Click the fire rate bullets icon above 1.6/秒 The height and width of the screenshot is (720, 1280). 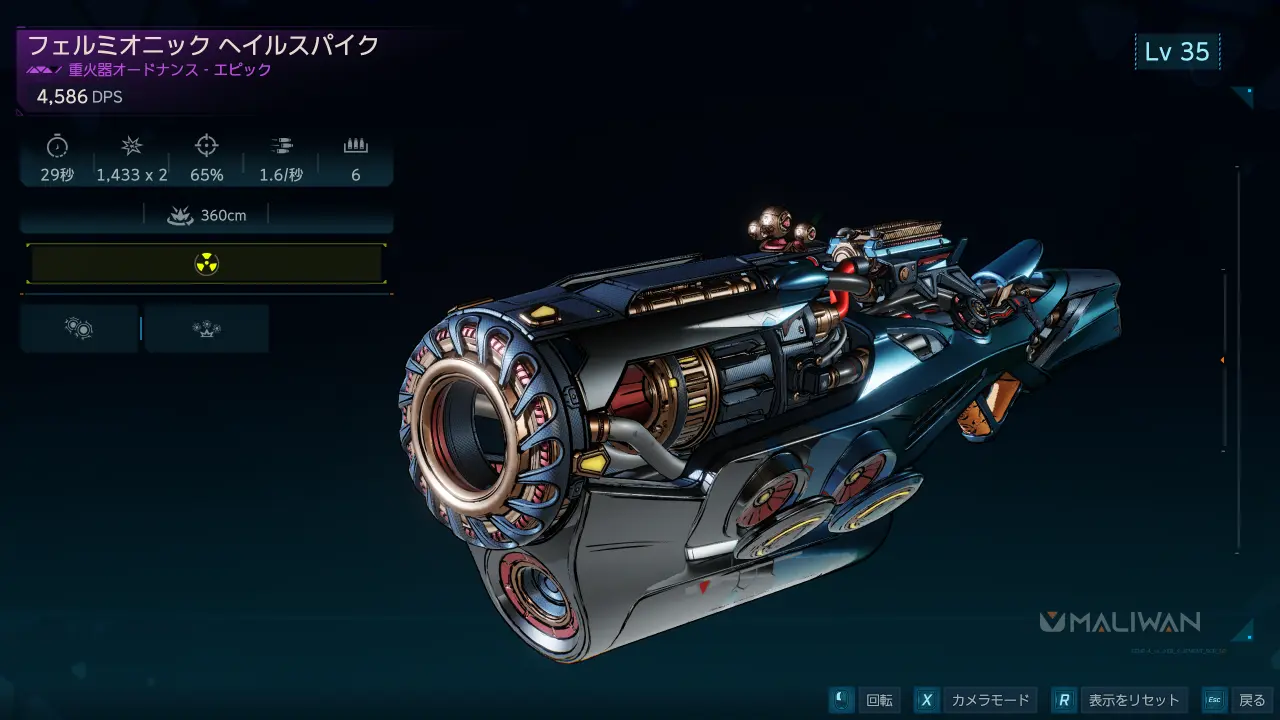[281, 145]
